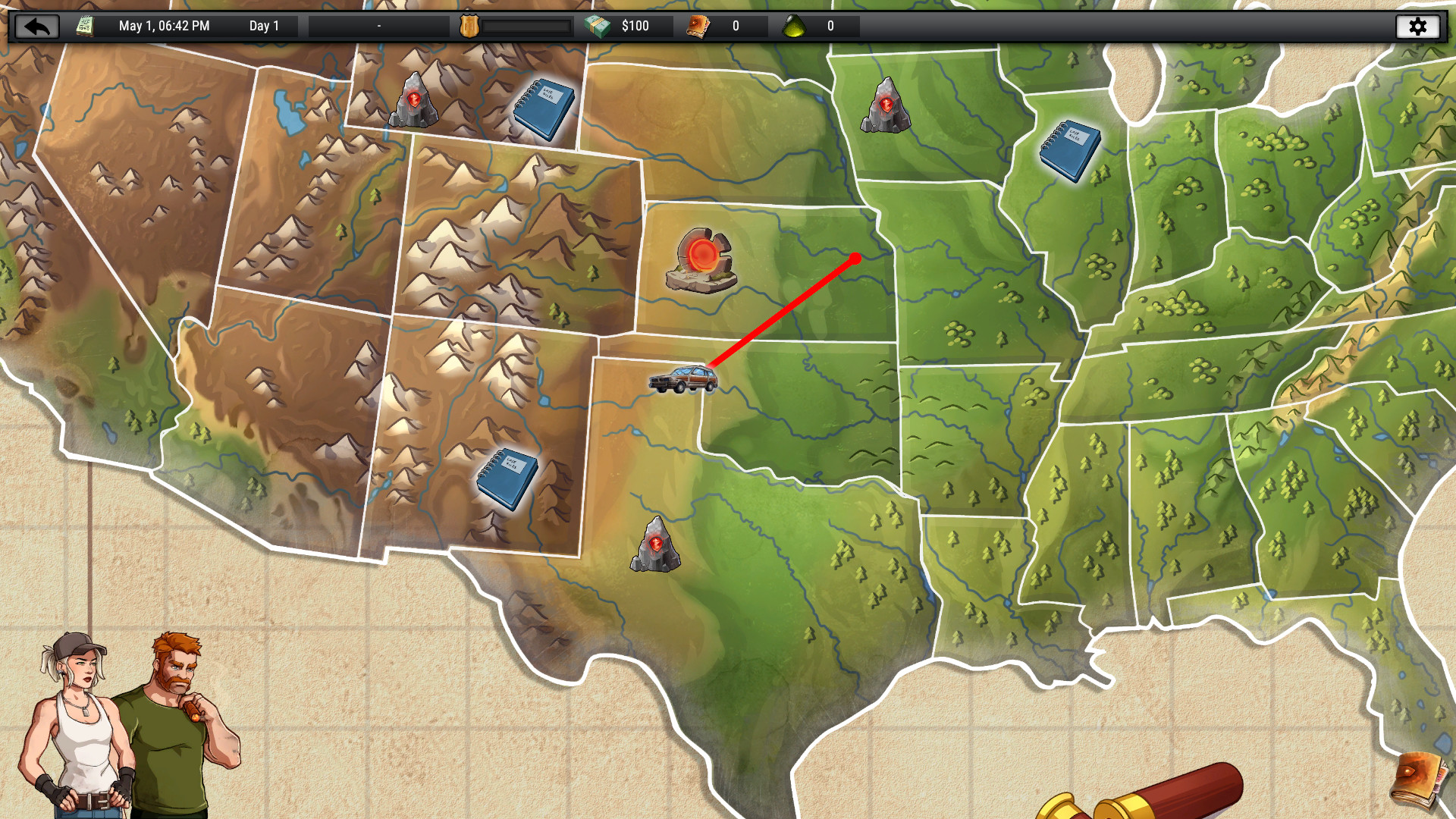Open the settings gear
Image resolution: width=1456 pixels, height=819 pixels.
1419,26
